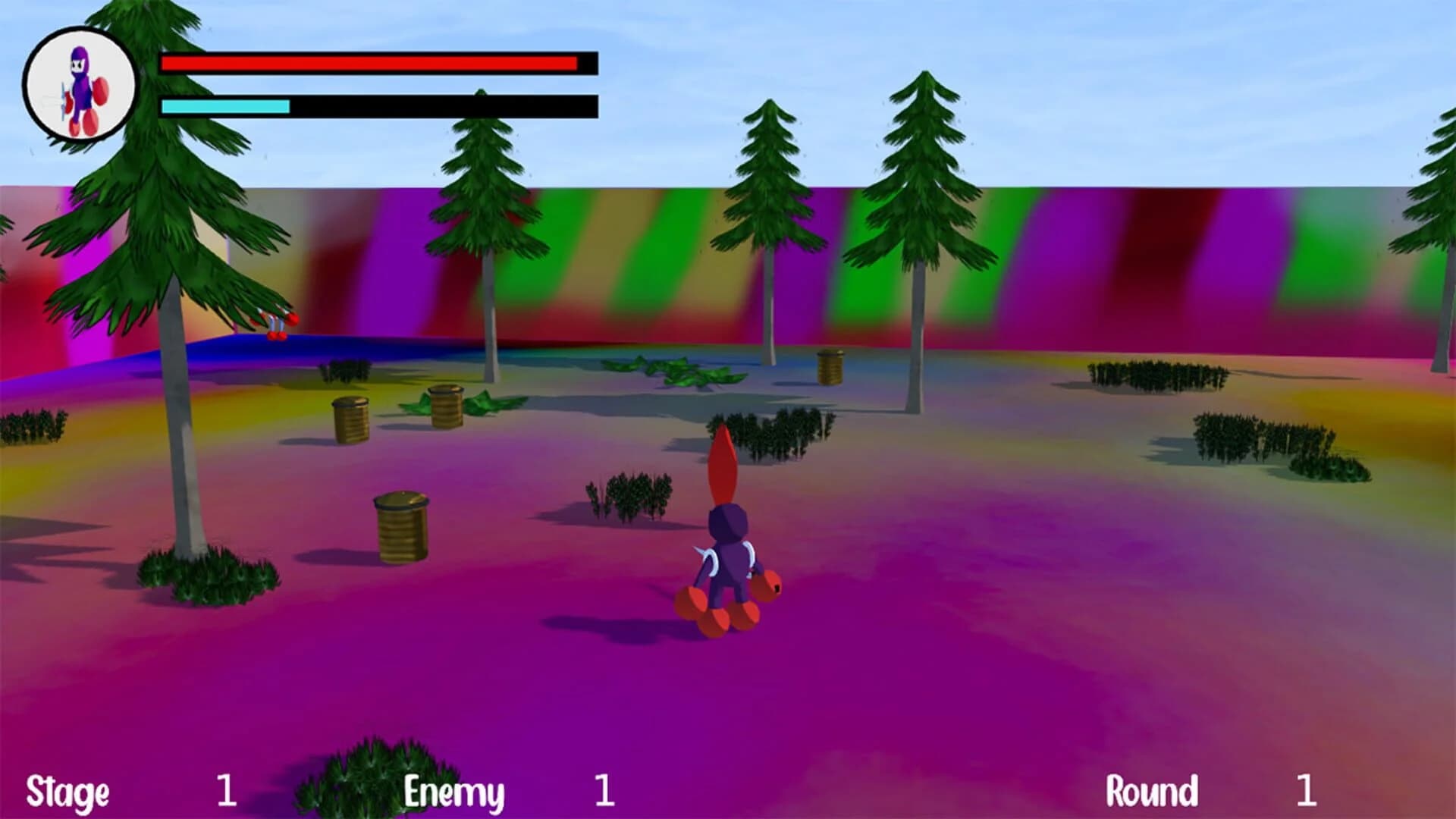This screenshot has height=819, width=1456.
Task: Click the golden barrel in the foreground
Action: click(x=402, y=527)
